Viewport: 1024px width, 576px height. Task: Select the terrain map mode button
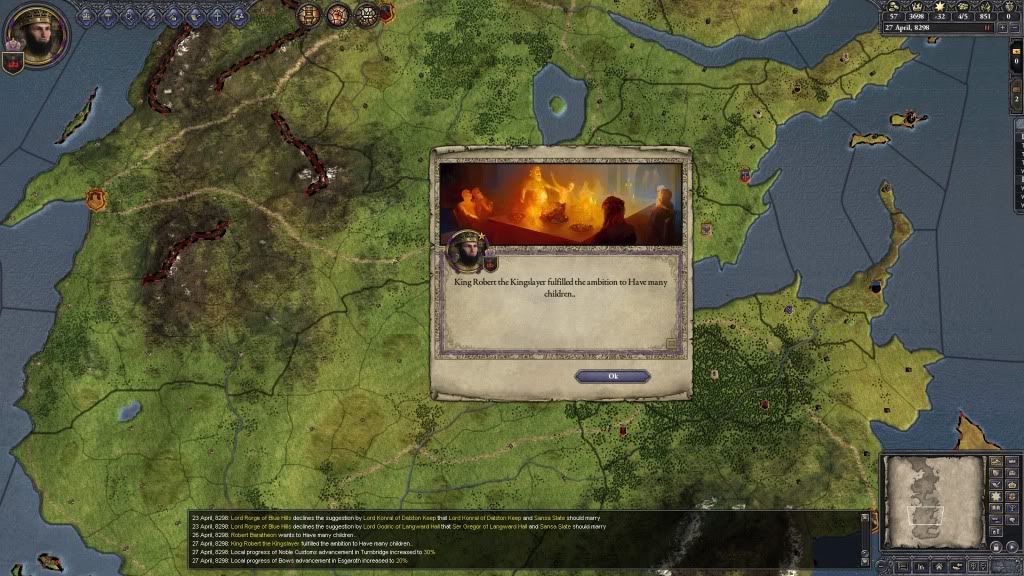tap(996, 462)
